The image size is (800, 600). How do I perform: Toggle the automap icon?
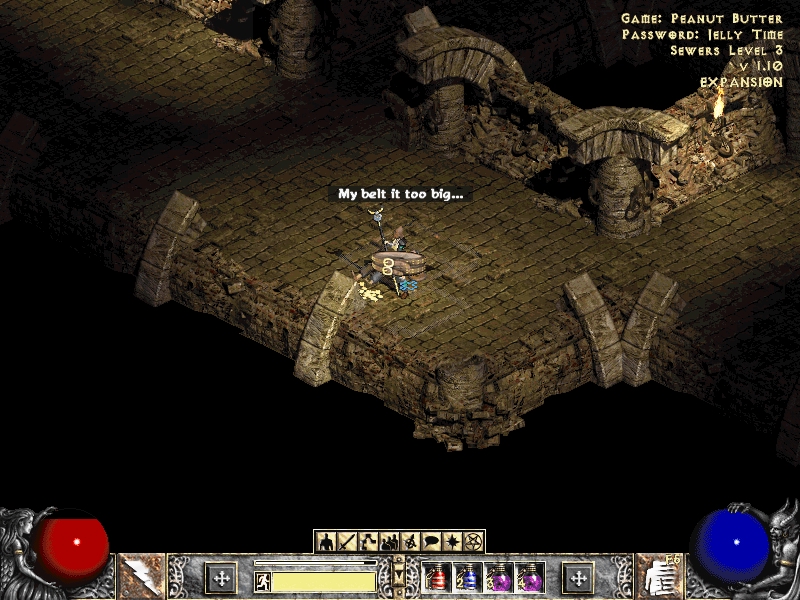point(410,542)
